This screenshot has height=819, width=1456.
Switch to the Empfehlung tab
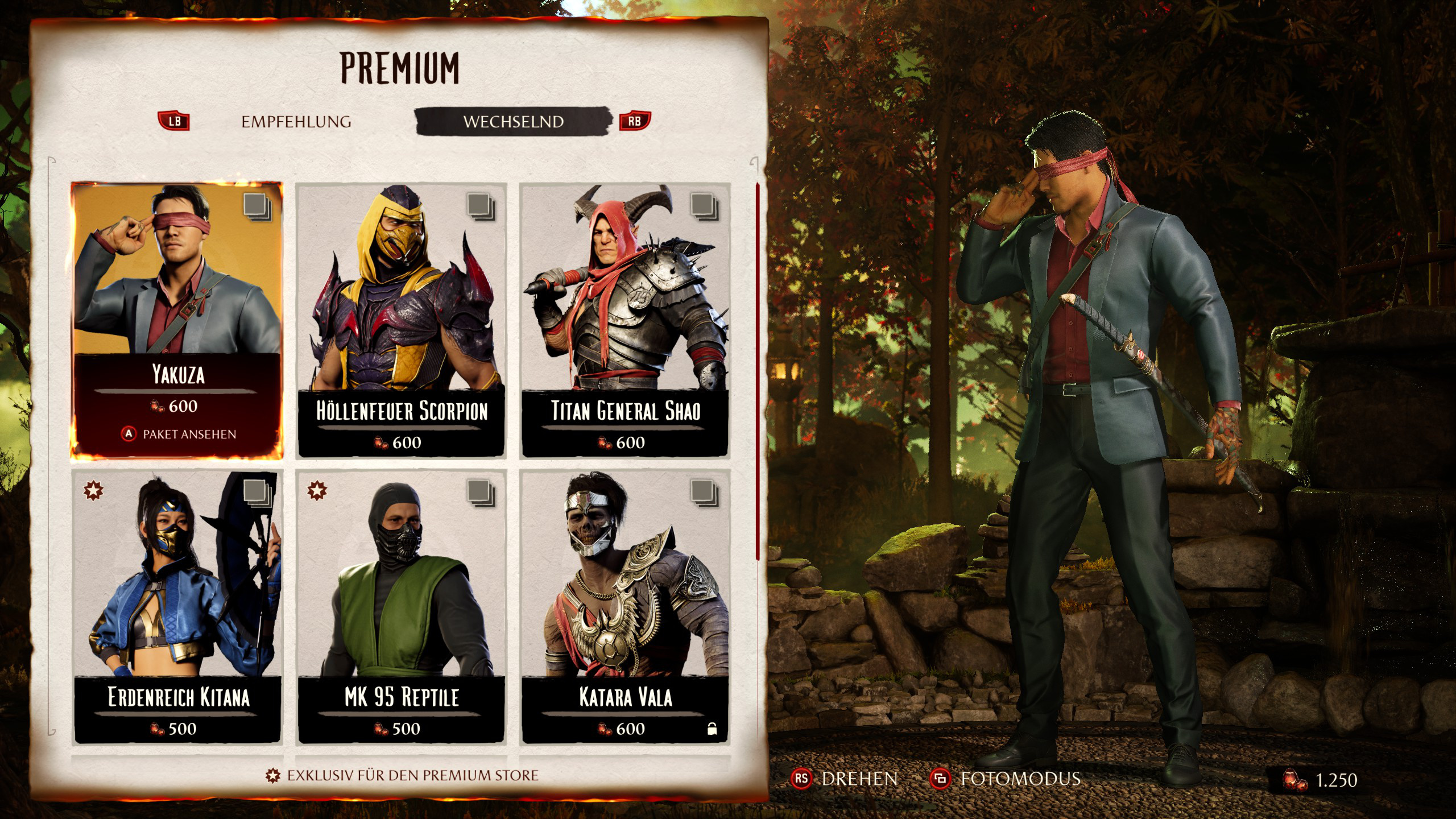coord(296,122)
